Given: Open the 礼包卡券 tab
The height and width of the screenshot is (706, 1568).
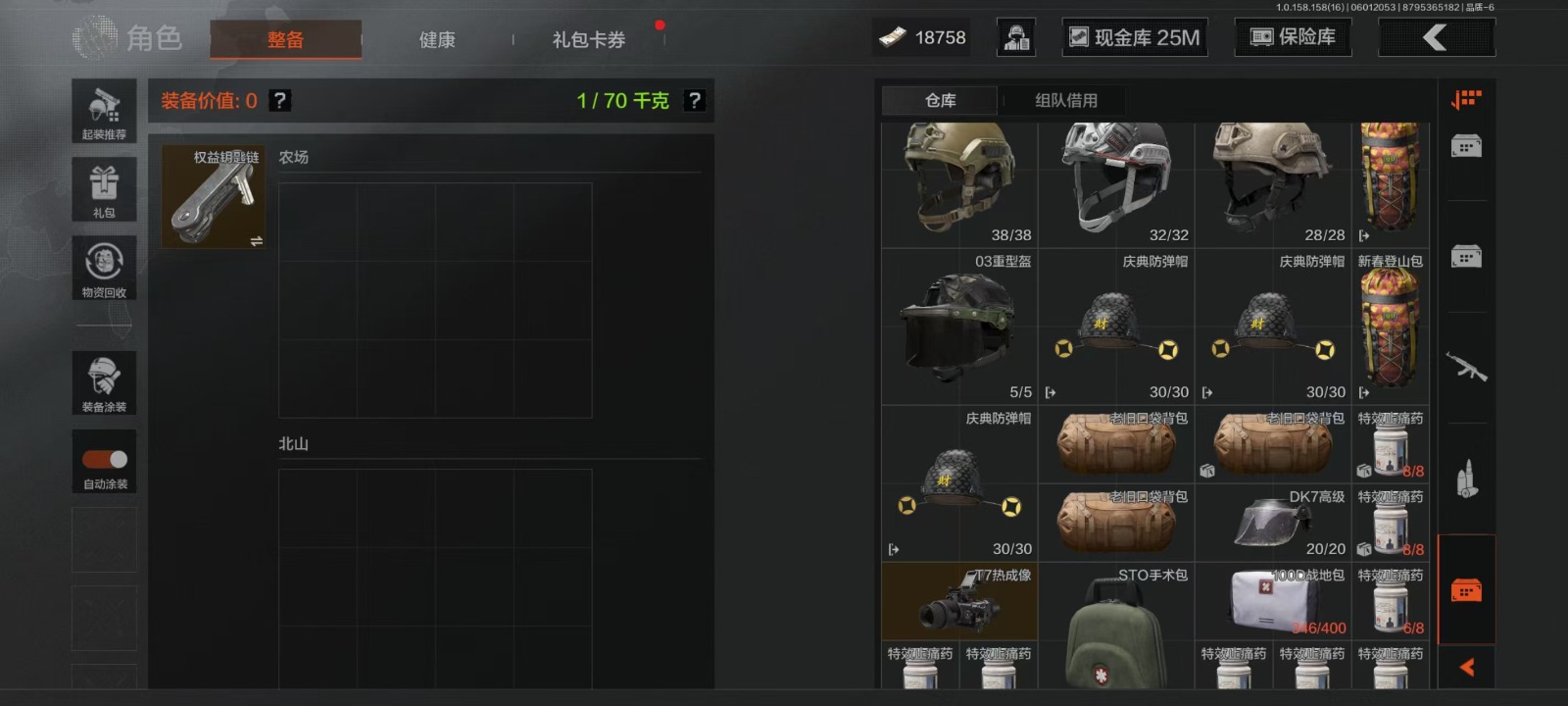Looking at the screenshot, I should pos(588,40).
